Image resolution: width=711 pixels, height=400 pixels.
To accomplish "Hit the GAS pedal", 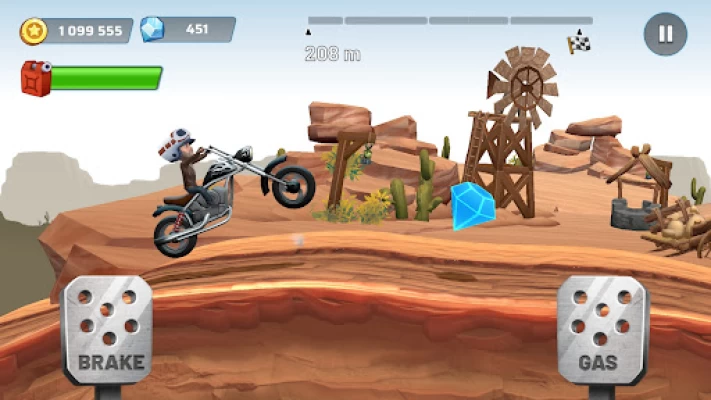I will pos(601,330).
